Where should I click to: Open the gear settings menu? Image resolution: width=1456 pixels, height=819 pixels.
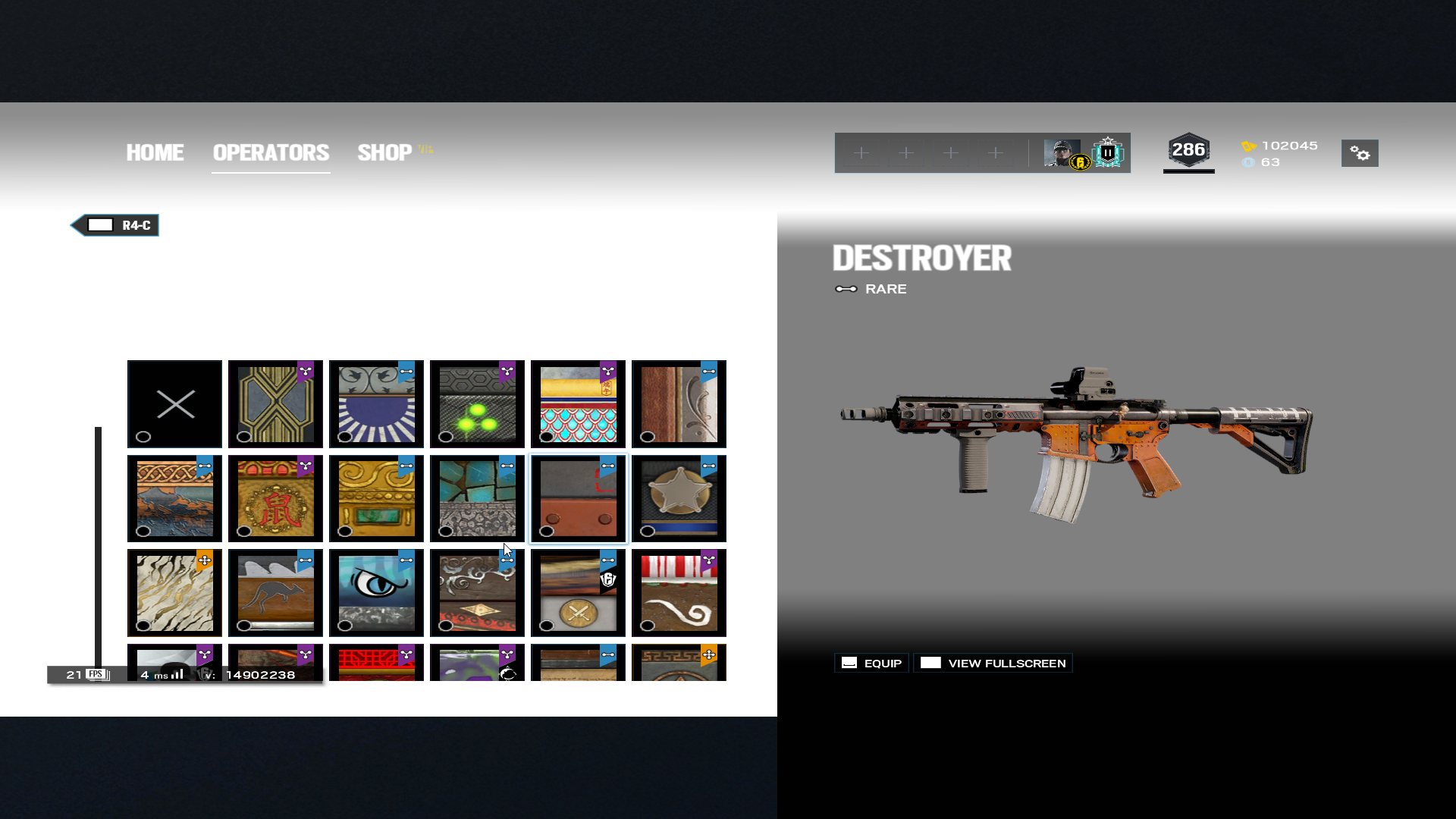point(1360,153)
